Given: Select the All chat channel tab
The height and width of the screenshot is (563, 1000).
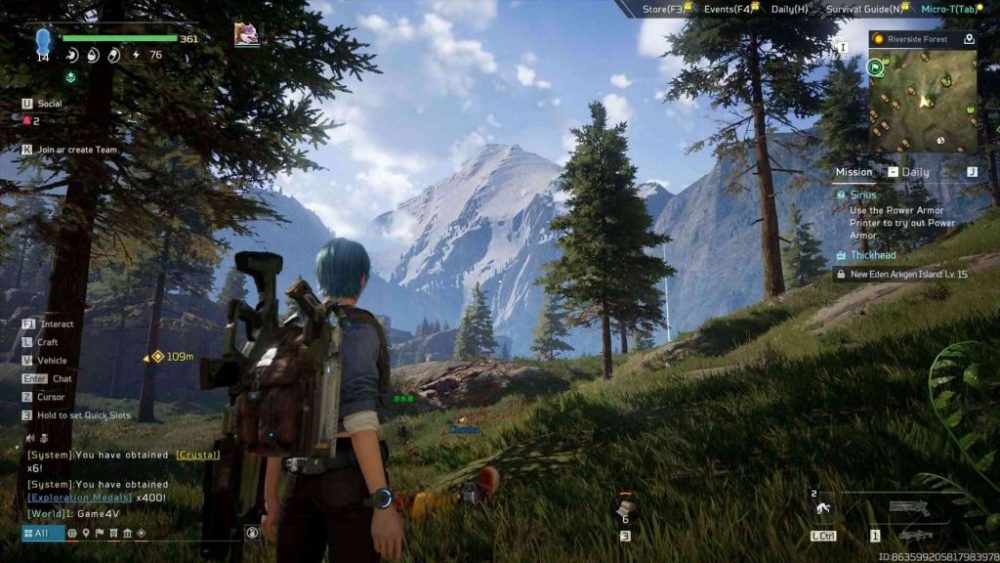Looking at the screenshot, I should (x=35, y=533).
